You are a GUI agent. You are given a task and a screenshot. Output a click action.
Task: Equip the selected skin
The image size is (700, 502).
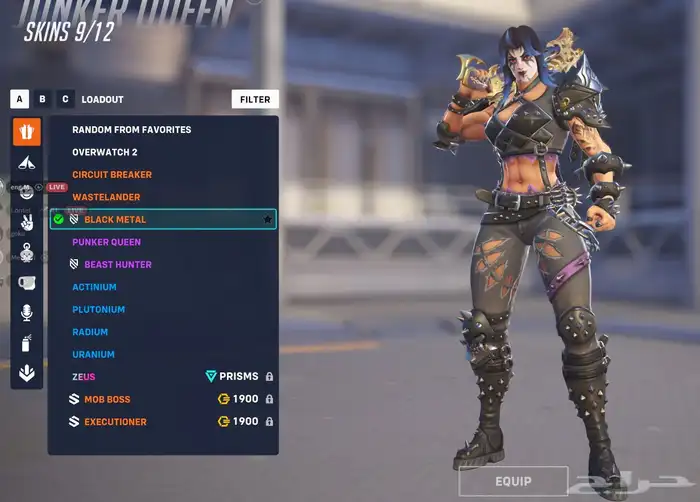point(513,481)
